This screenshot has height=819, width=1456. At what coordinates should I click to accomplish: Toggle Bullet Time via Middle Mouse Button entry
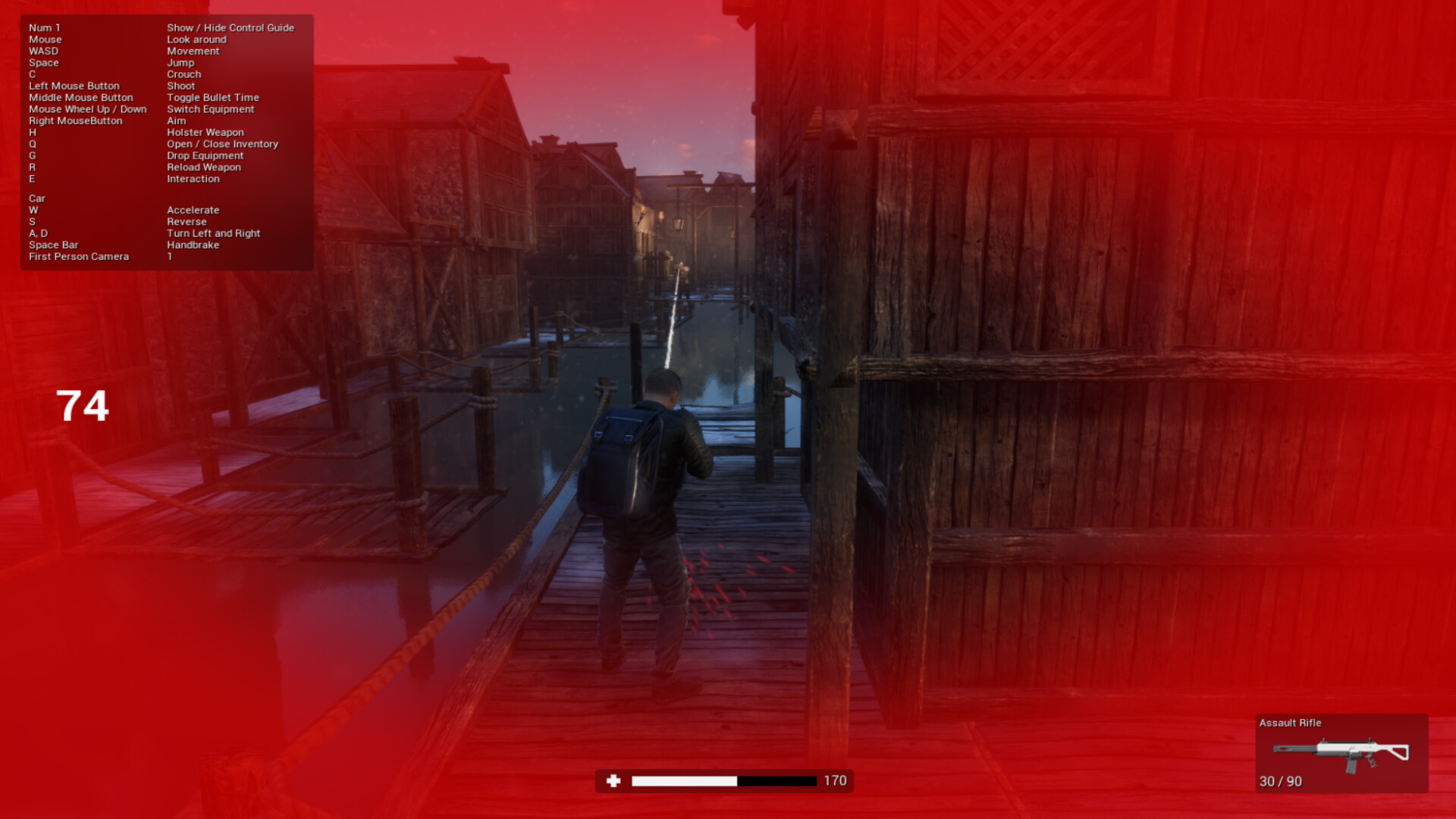tap(212, 97)
